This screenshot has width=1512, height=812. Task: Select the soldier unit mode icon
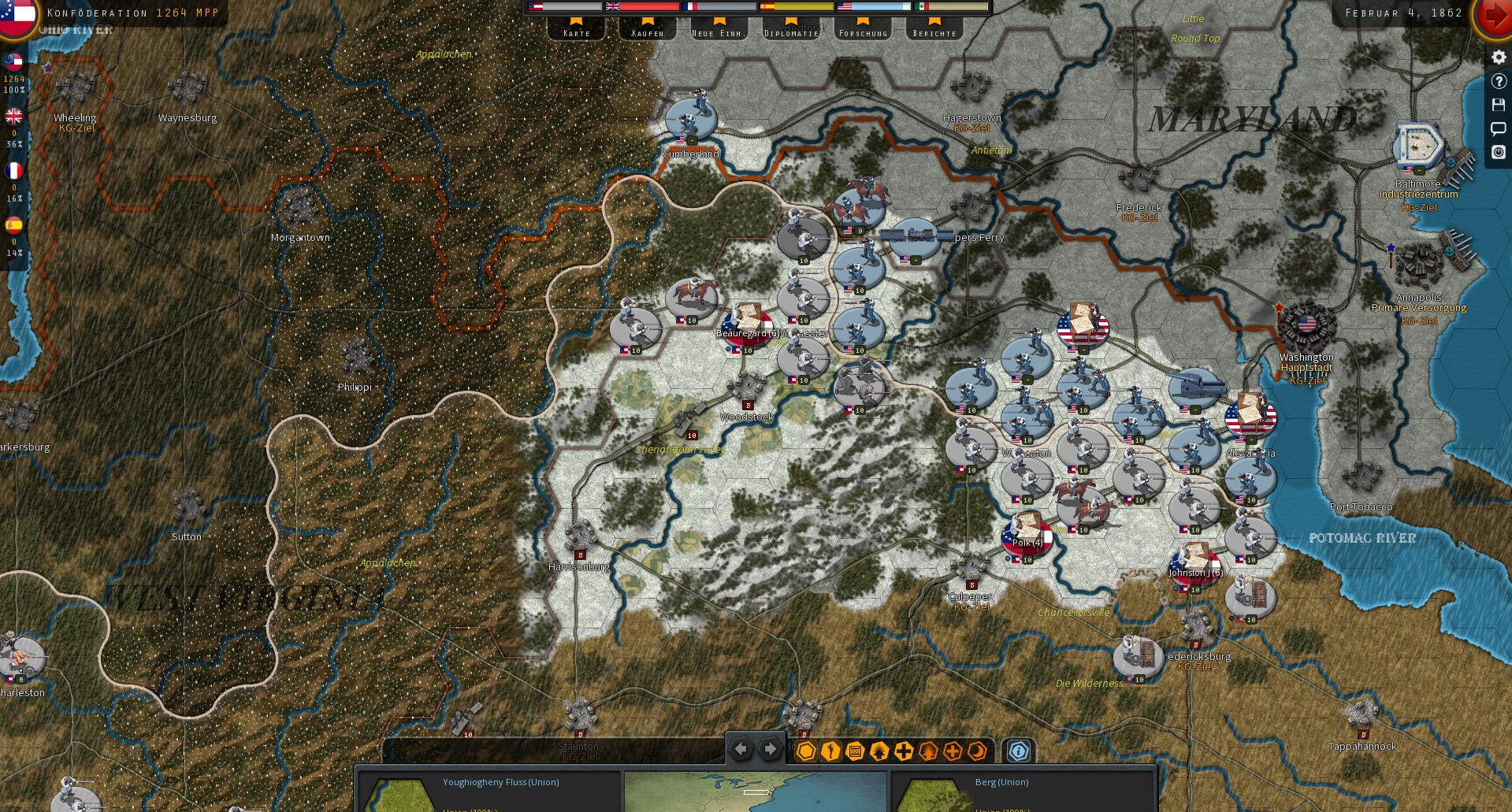[x=830, y=751]
